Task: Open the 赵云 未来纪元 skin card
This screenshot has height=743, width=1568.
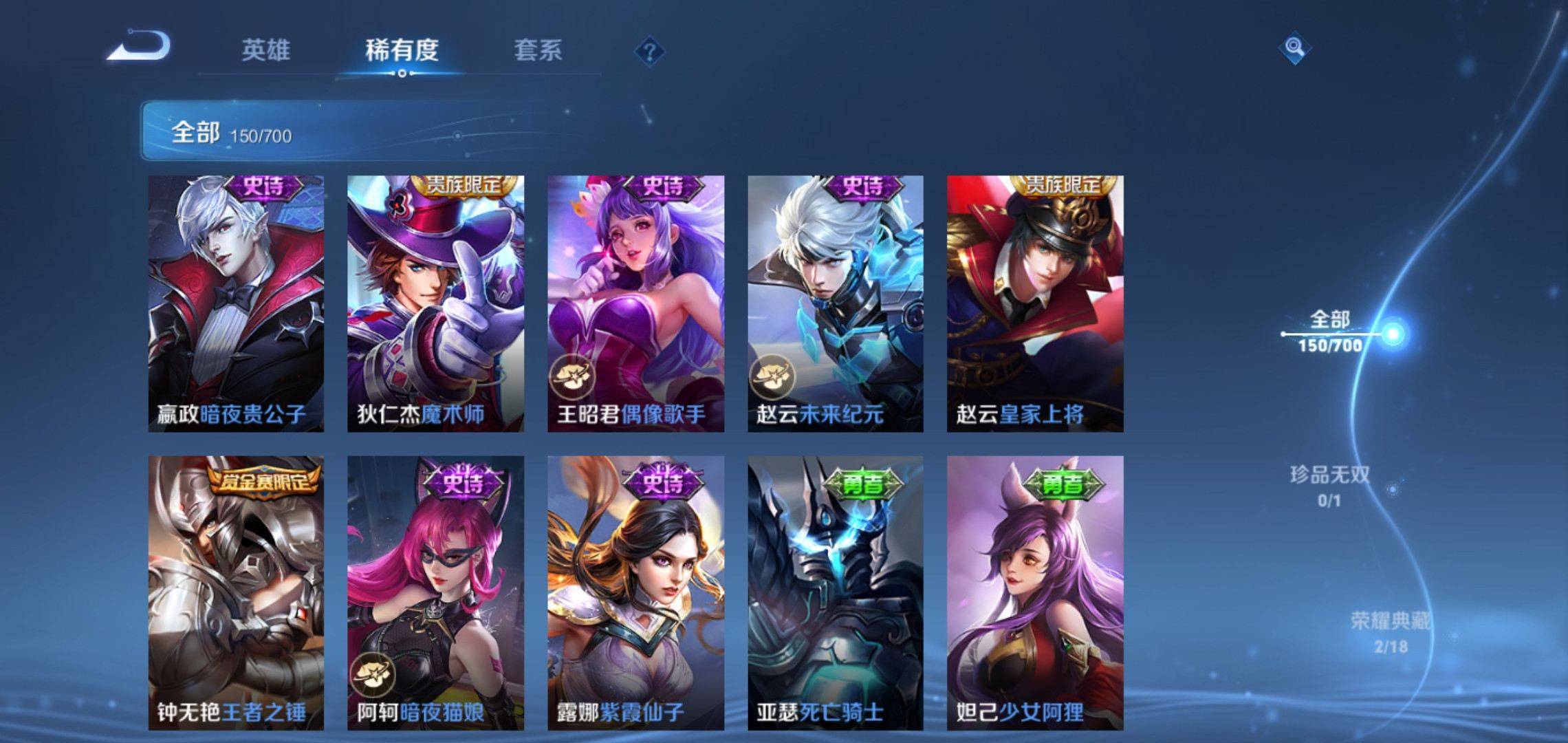Action: pyautogui.click(x=836, y=303)
